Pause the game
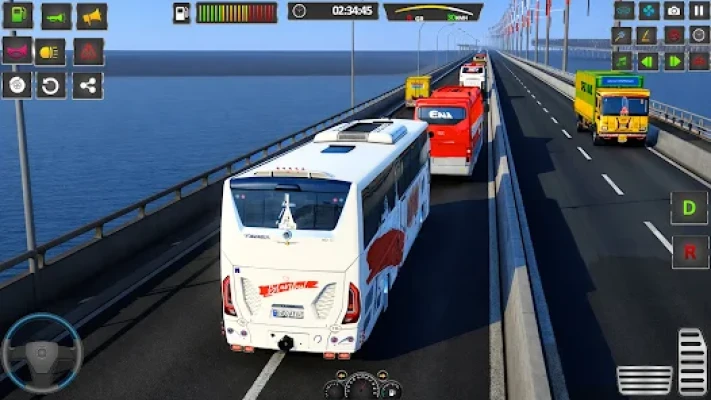 [699, 11]
